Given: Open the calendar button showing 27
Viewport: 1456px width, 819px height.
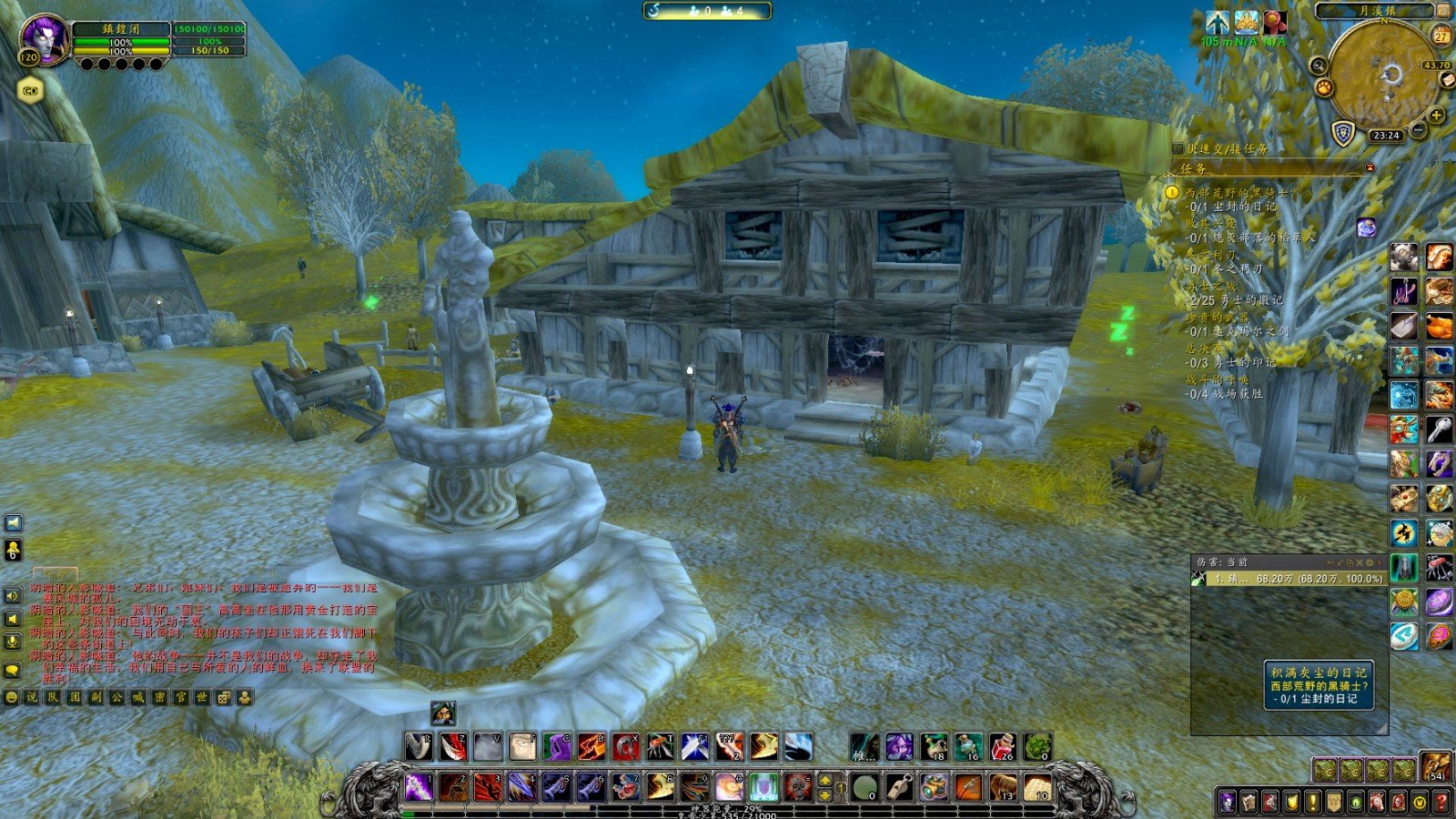Looking at the screenshot, I should [x=1441, y=36].
